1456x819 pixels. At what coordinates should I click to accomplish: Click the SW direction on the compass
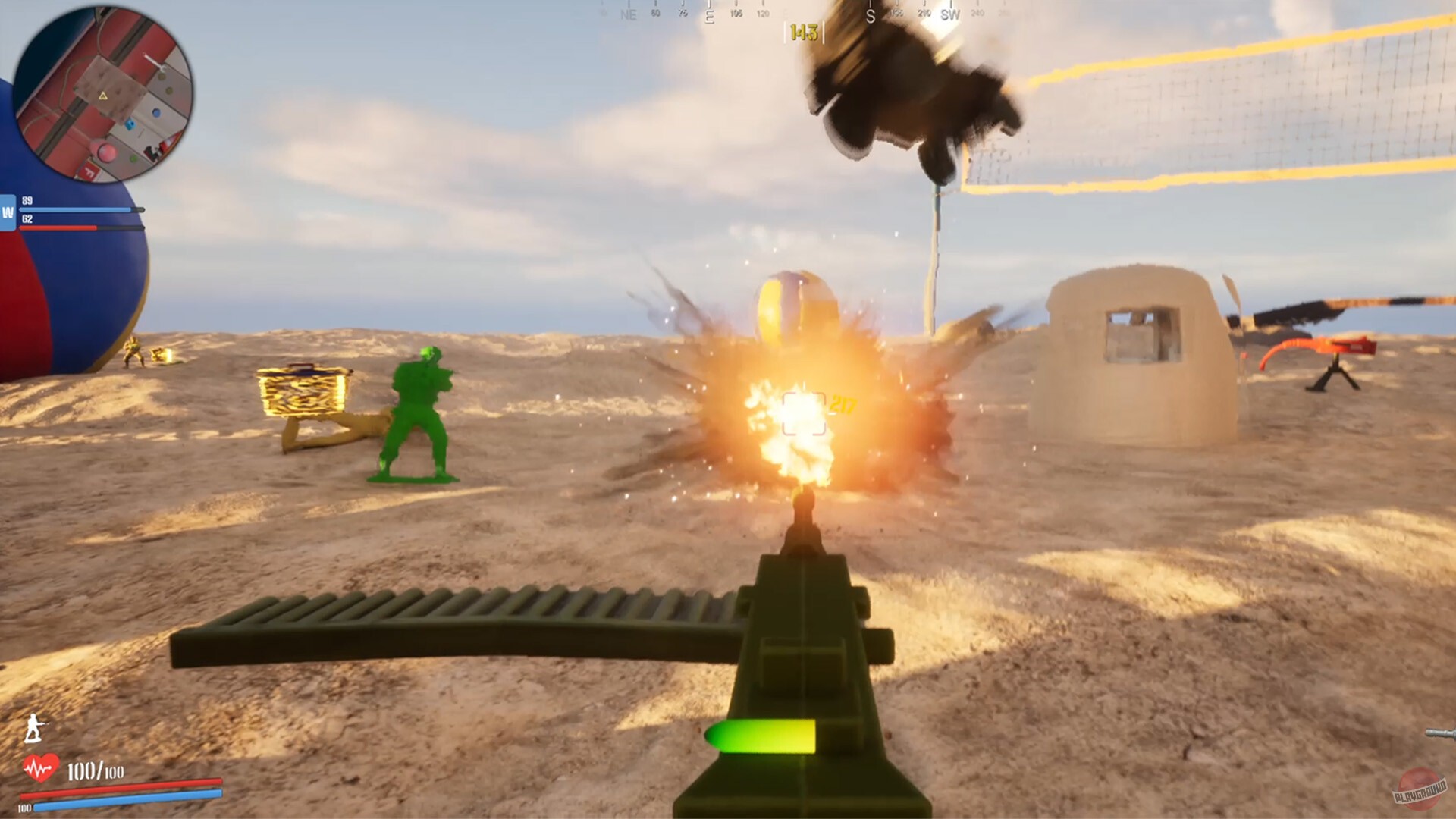coord(951,13)
